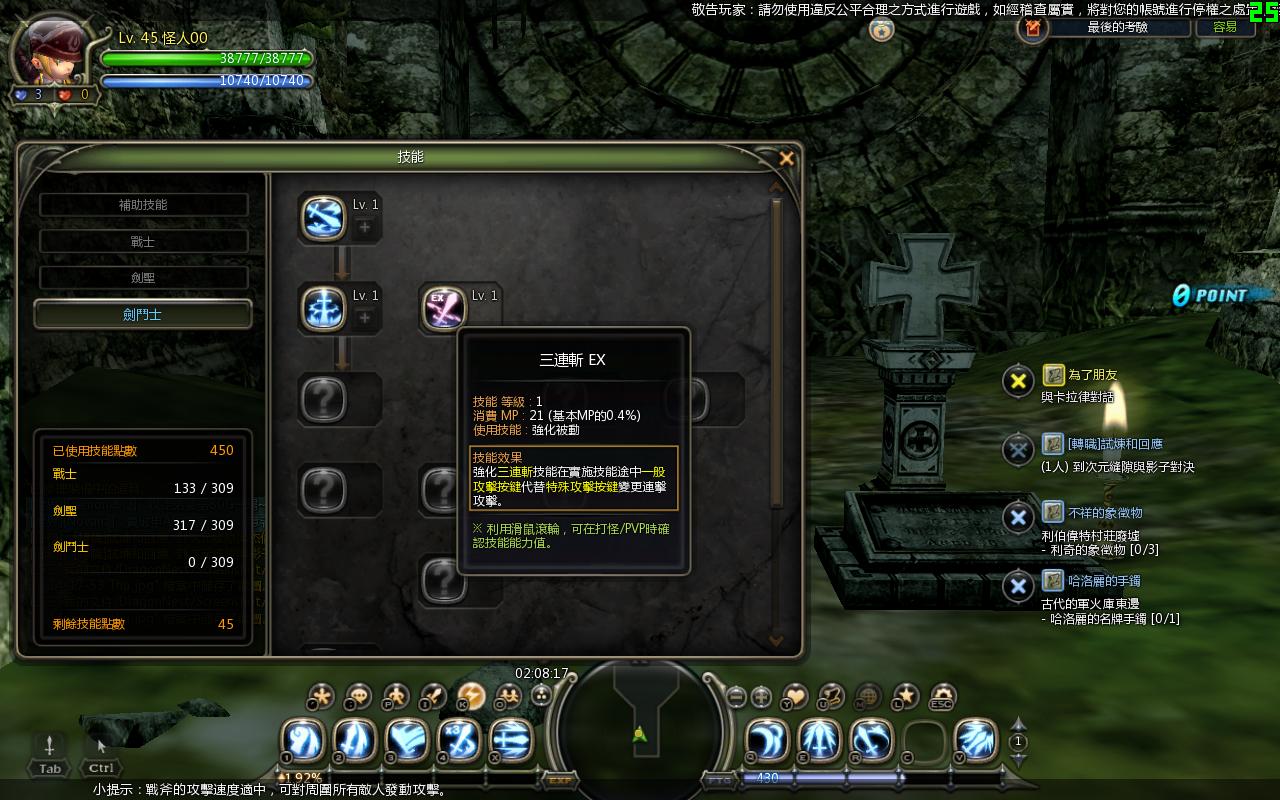The height and width of the screenshot is (800, 1280).
Task: Open the star icon menu button
Action: pyautogui.click(x=905, y=696)
